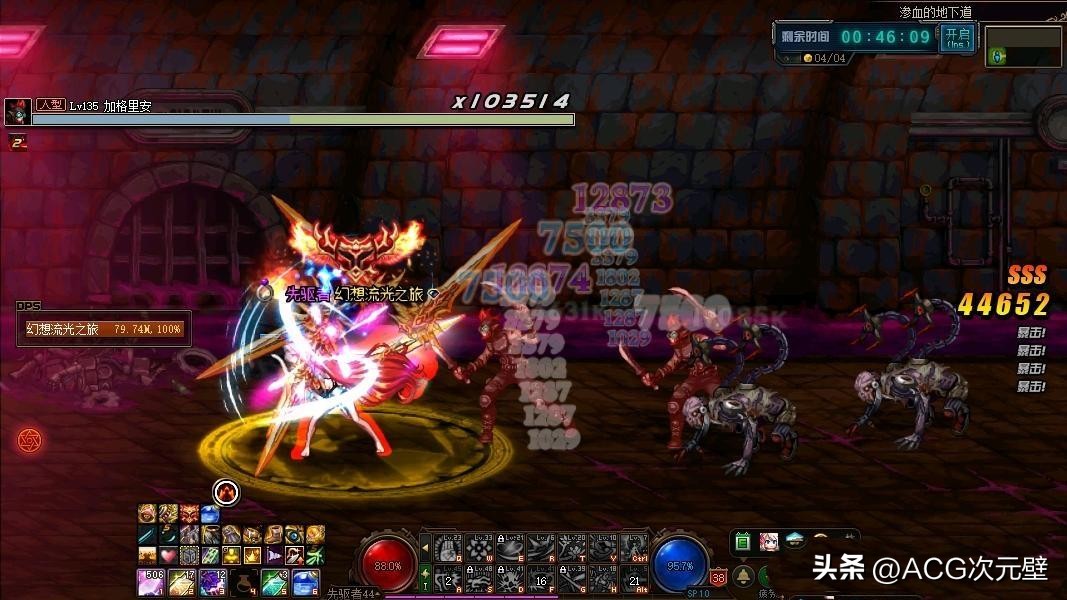Activate the skill bound to Ctrl
Viewport: 1067px width, 600px height.
click(x=634, y=546)
